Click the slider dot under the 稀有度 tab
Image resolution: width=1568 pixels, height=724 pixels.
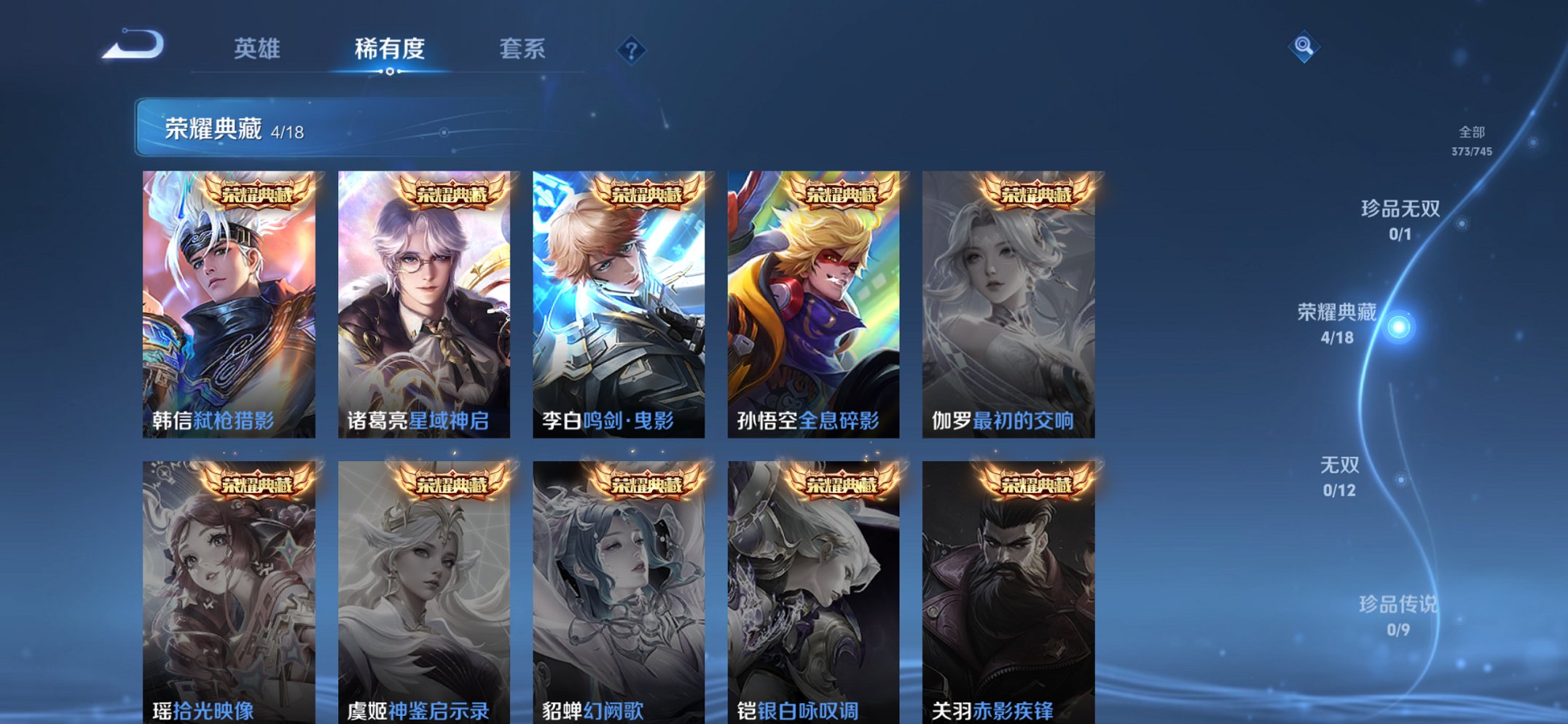(x=390, y=73)
